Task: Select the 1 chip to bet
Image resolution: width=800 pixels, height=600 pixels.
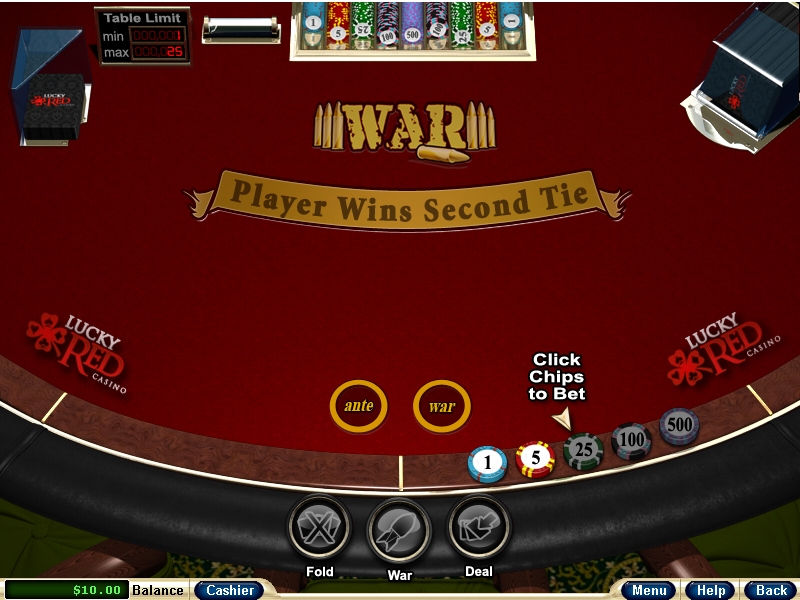Action: (487, 463)
